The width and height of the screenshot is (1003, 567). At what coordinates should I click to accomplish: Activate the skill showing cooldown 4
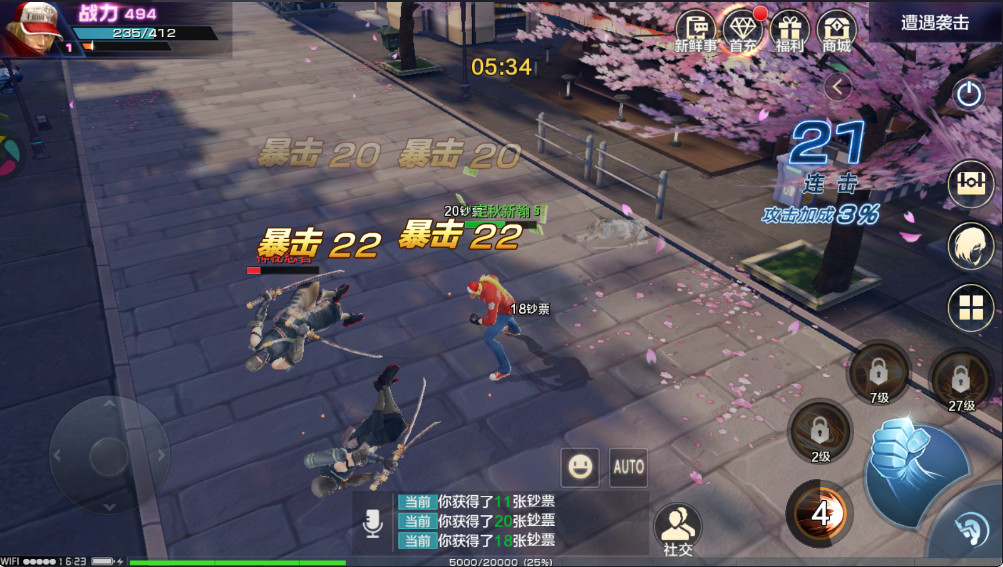(x=821, y=513)
